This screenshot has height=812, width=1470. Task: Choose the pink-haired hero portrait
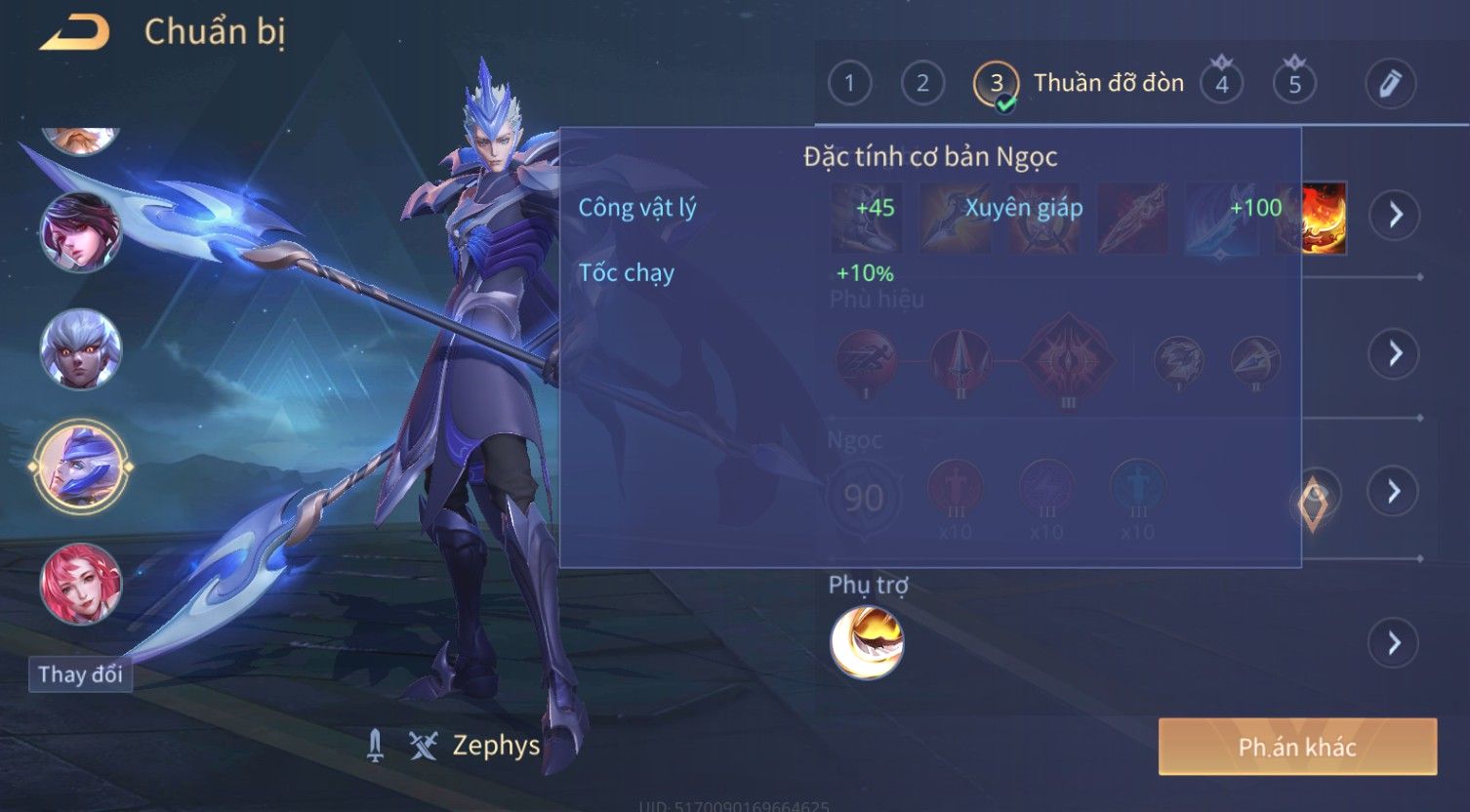(80, 584)
